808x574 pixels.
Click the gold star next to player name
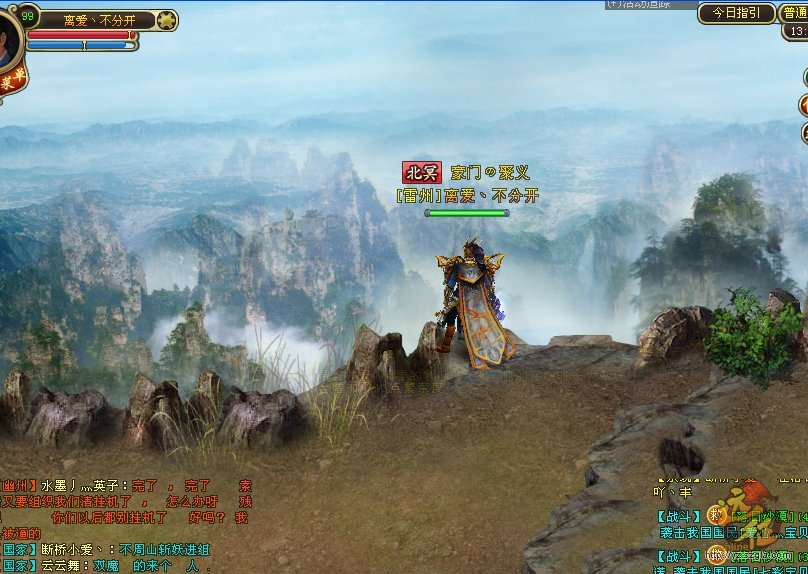tap(167, 20)
